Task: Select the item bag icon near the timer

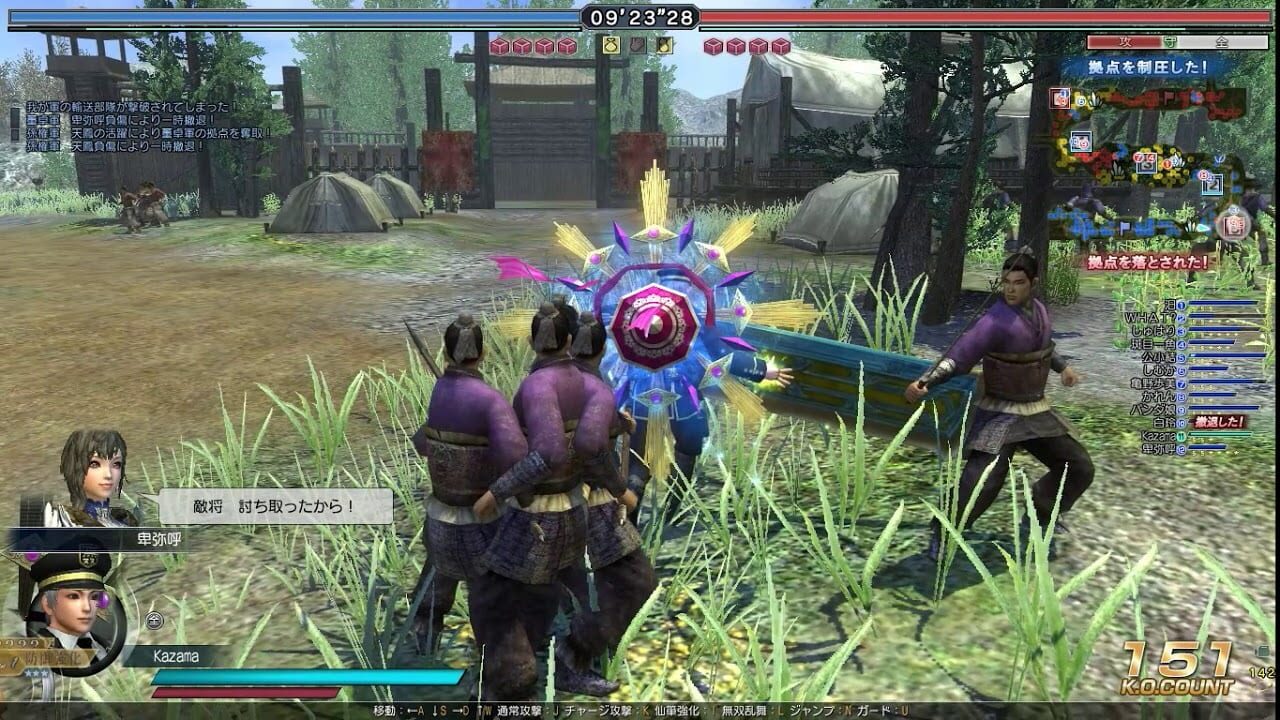Action: (x=610, y=46)
